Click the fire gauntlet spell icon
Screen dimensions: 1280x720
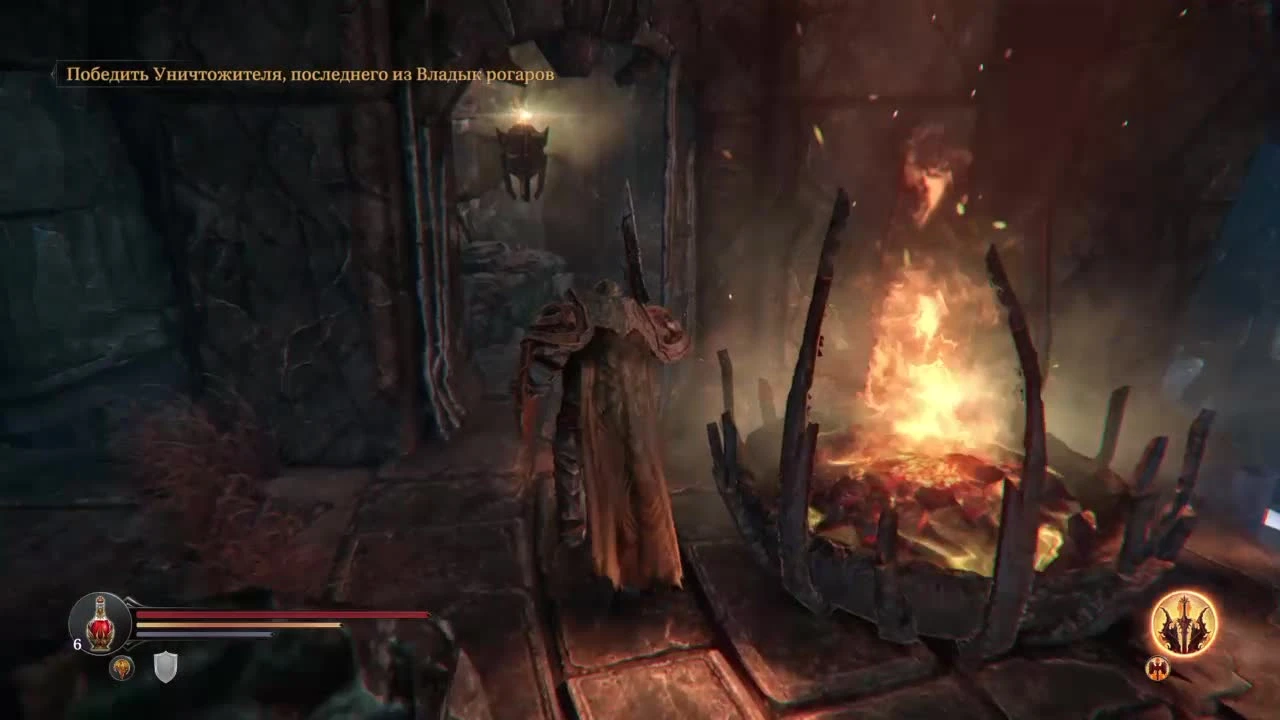[120, 668]
